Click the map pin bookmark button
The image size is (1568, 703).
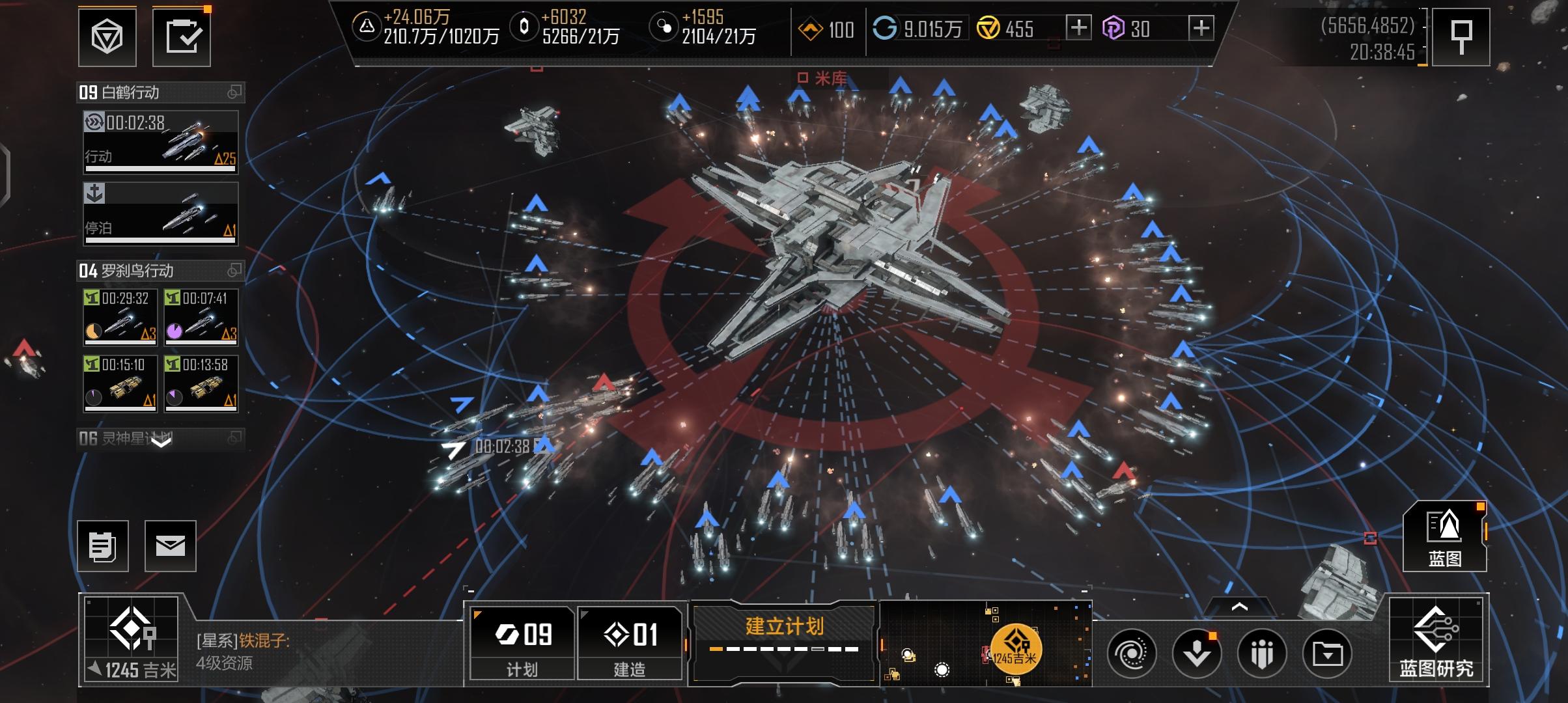1461,38
